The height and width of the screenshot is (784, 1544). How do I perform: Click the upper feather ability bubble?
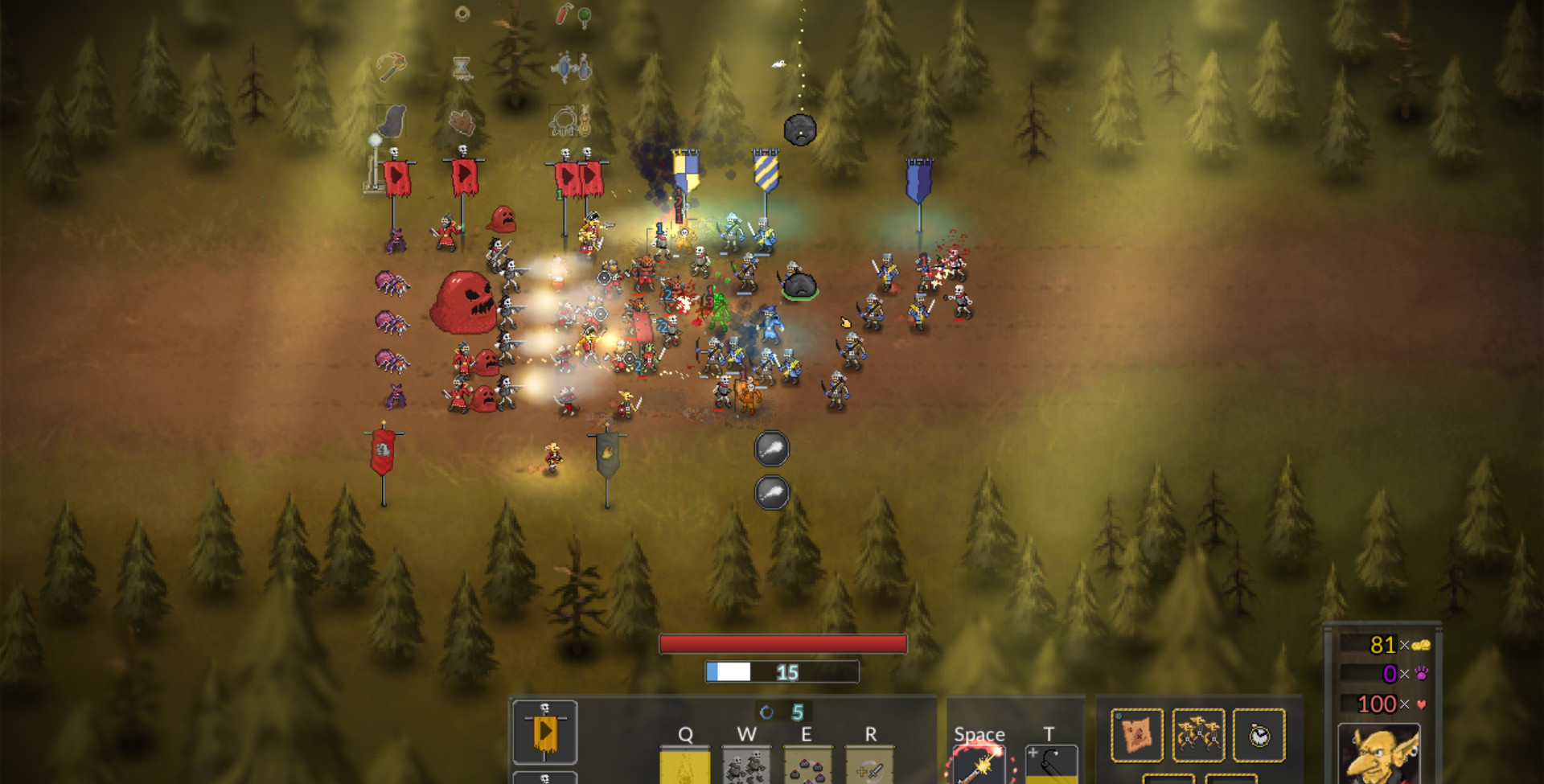pos(771,448)
